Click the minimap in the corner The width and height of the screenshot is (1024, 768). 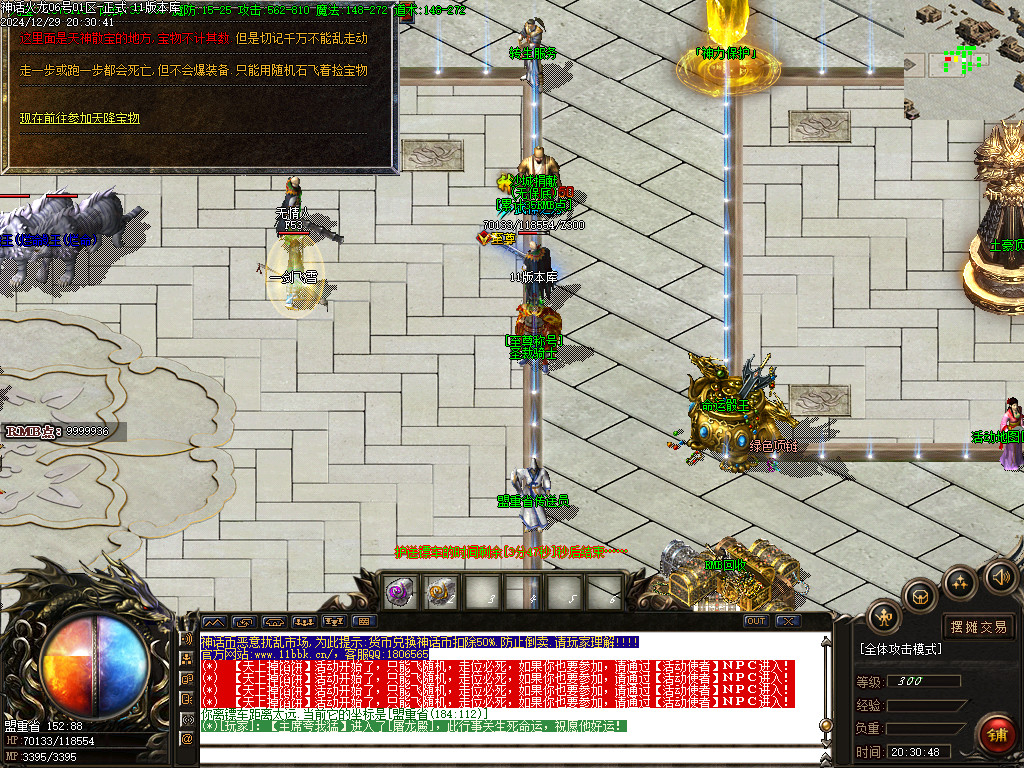tap(963, 60)
